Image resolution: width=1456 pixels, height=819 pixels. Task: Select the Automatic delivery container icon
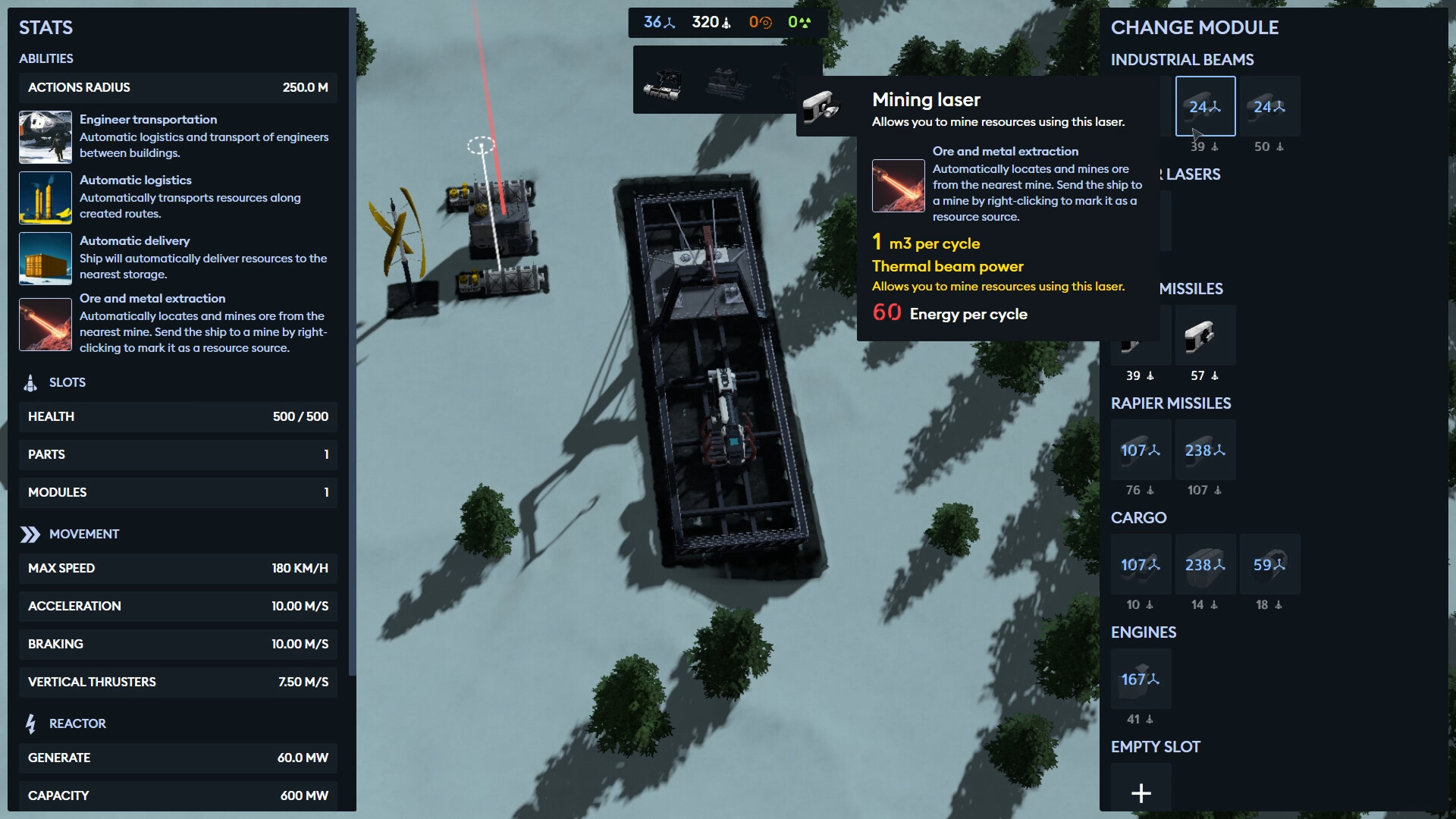(45, 259)
